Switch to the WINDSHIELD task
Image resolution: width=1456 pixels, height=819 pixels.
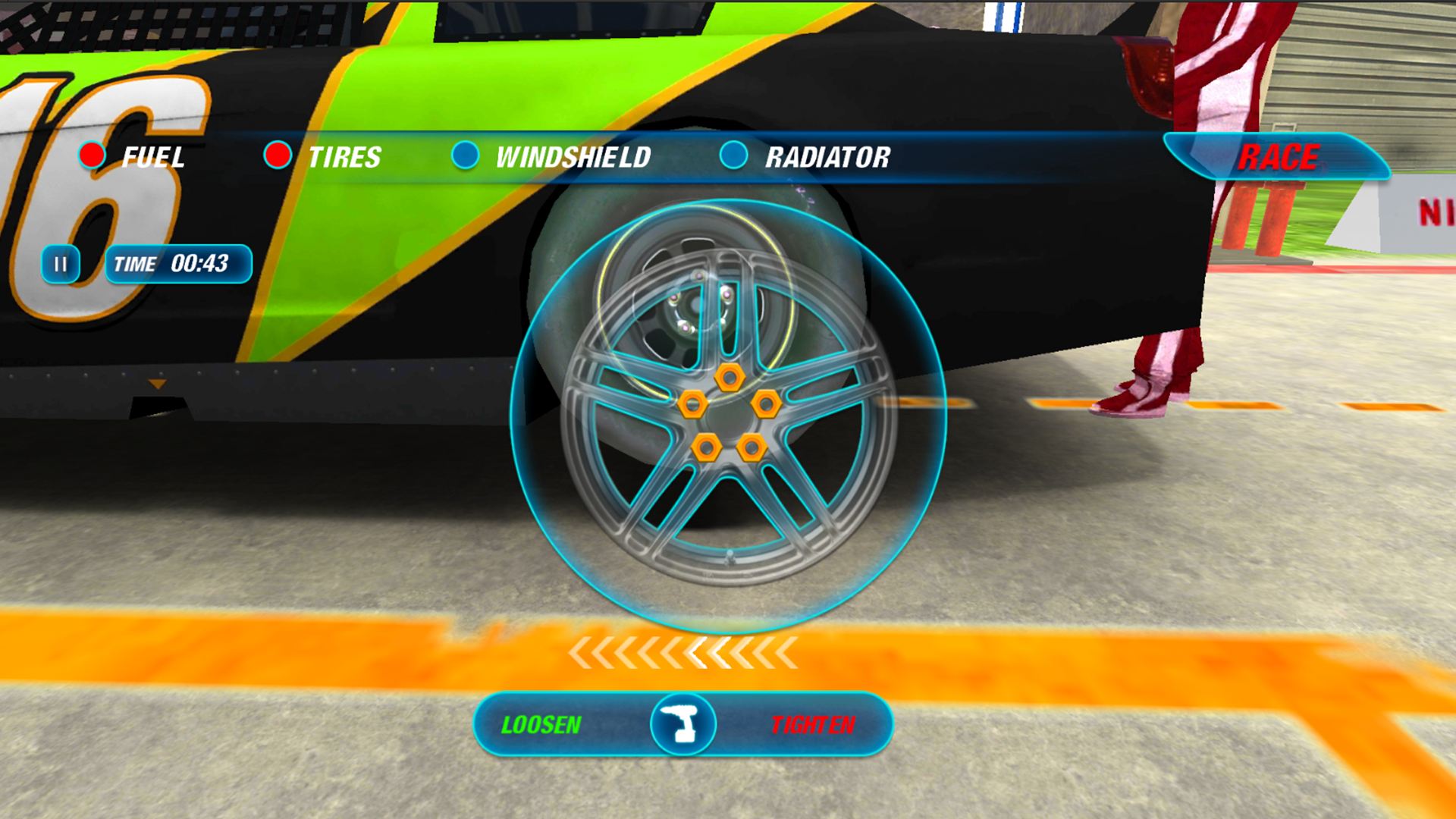pyautogui.click(x=573, y=157)
